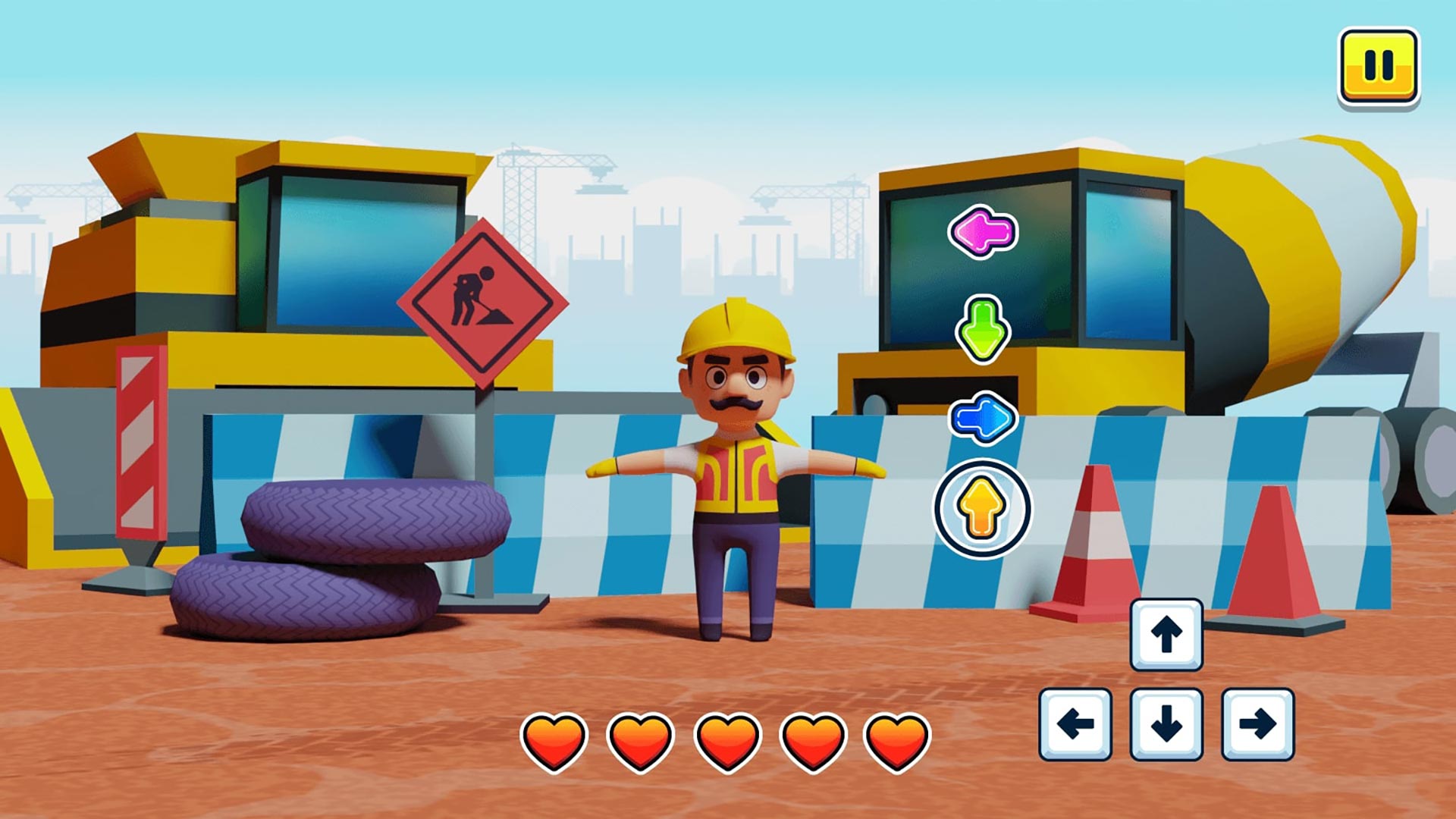This screenshot has width=1456, height=819.
Task: Pause the game with the yellow button
Action: [x=1378, y=67]
